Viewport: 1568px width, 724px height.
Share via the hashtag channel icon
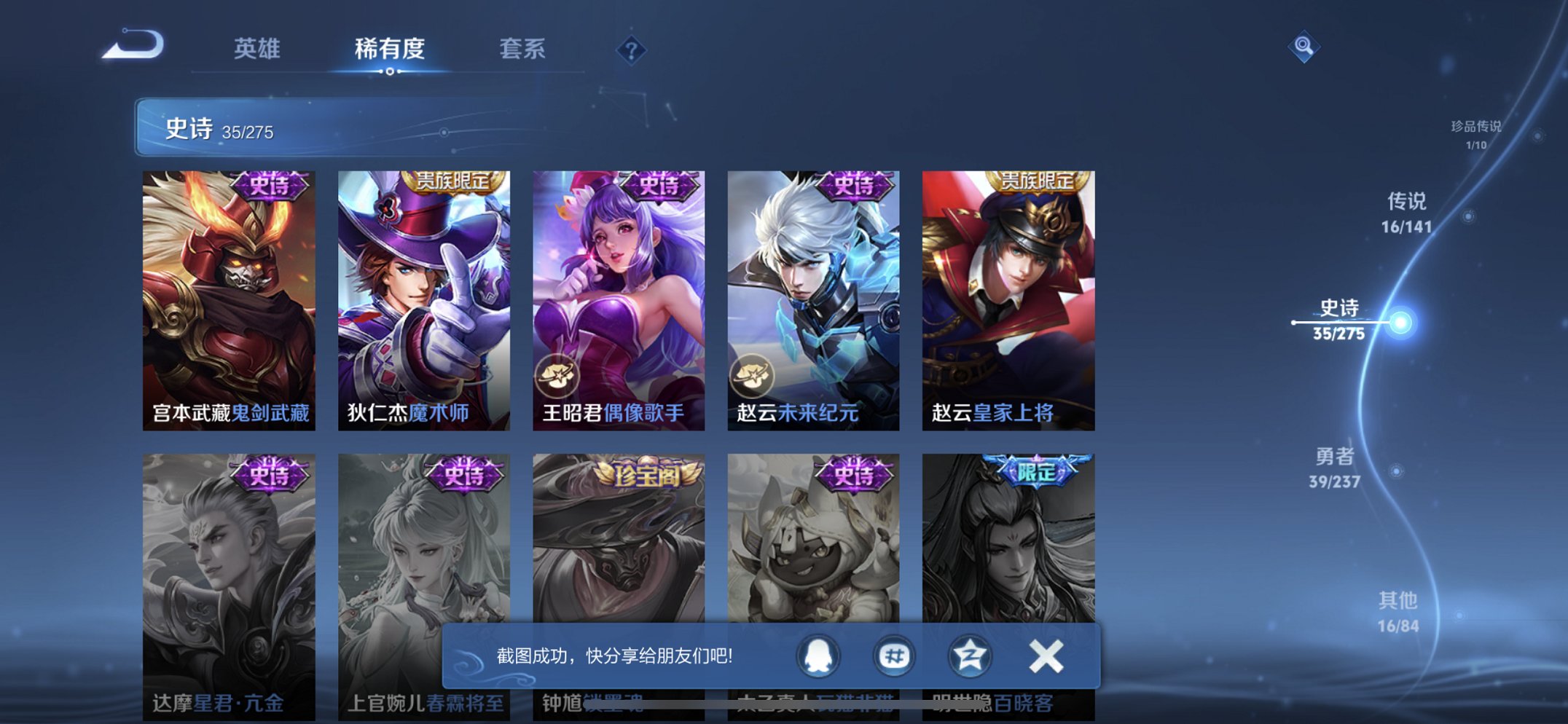pos(895,655)
